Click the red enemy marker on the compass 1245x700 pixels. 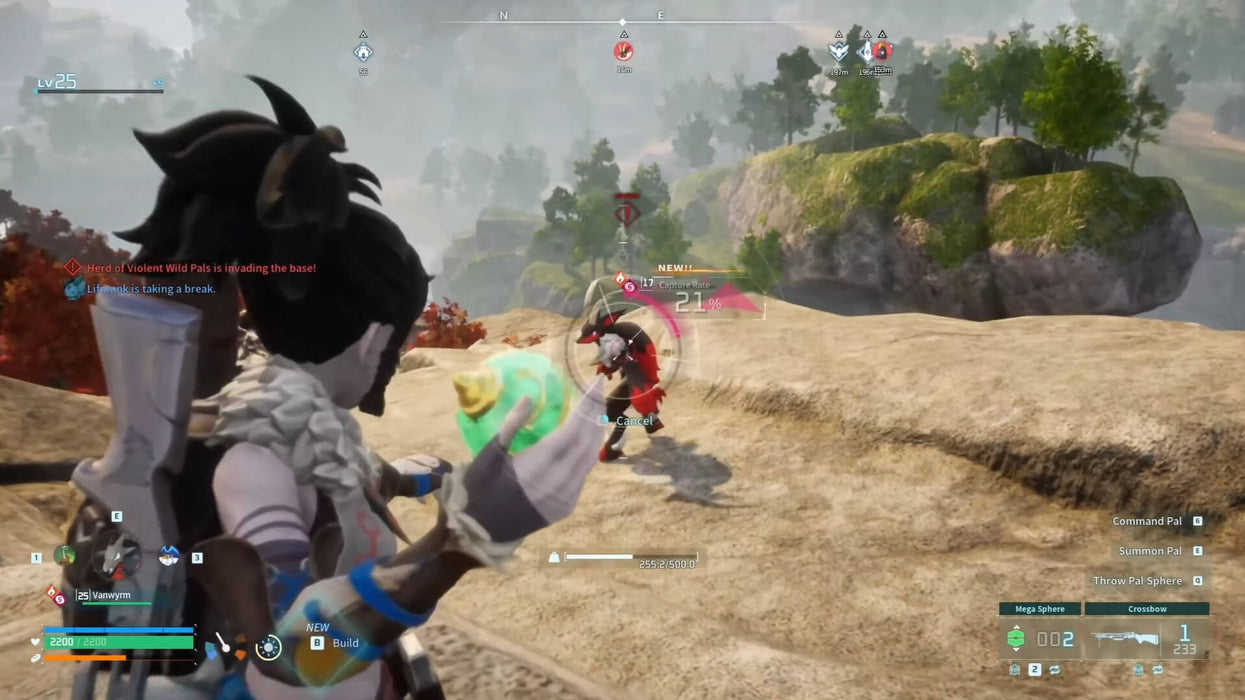(623, 51)
